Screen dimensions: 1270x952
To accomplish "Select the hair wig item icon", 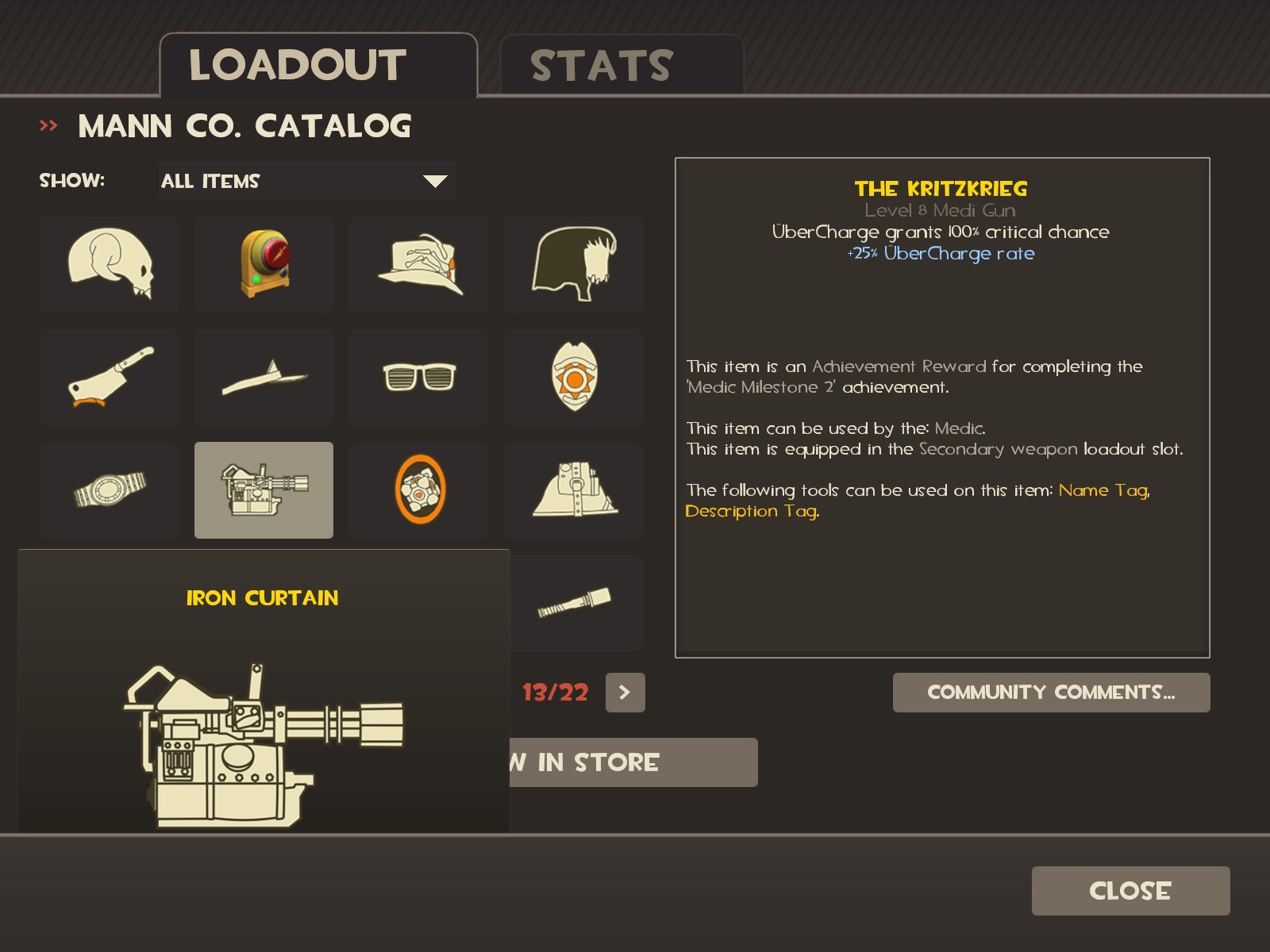I will pyautogui.click(x=573, y=265).
